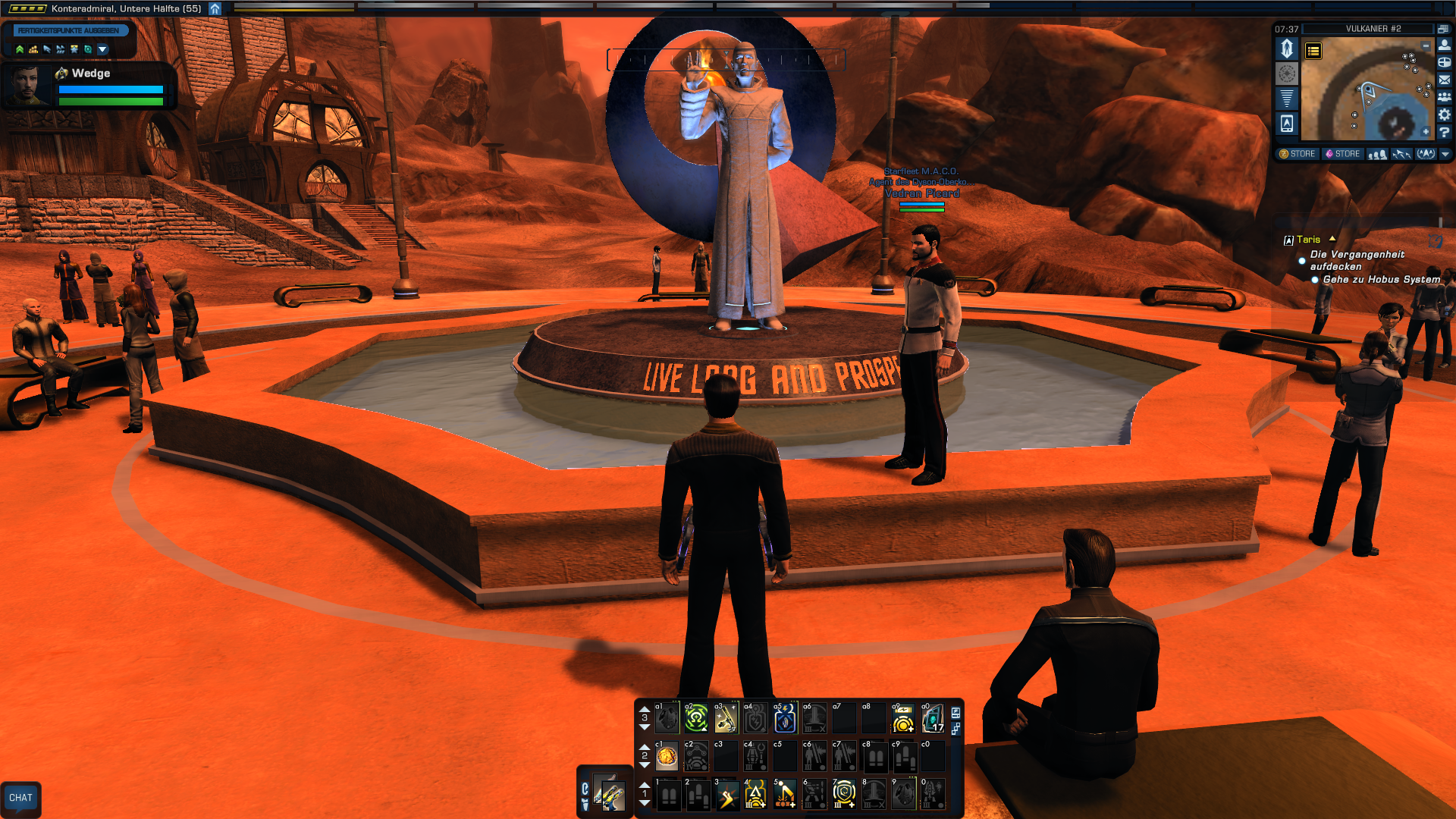Zoom in the minimap with plus button
Image resolution: width=1456 pixels, height=819 pixels.
point(1426,132)
